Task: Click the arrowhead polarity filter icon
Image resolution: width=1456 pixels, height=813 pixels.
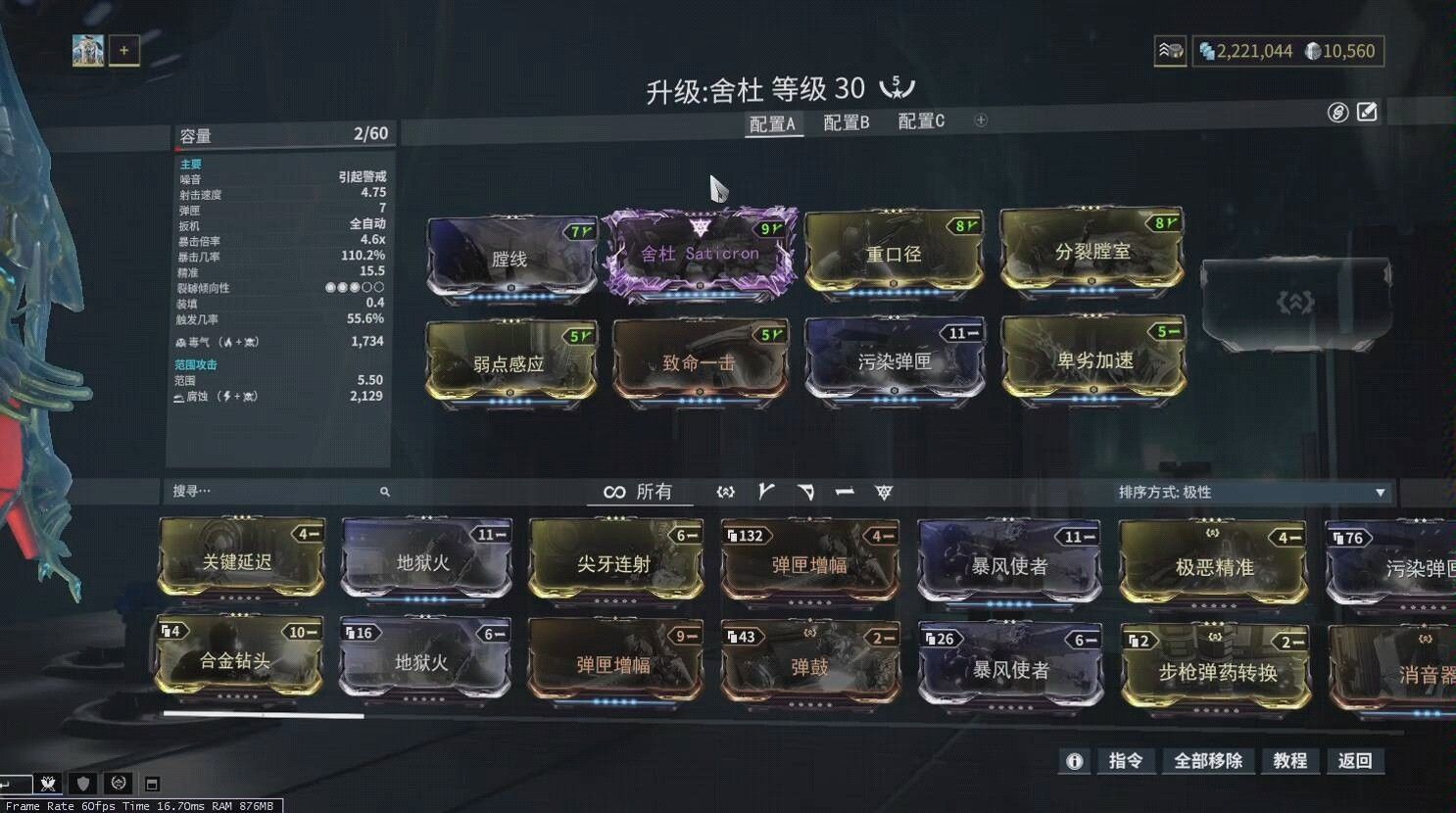Action: click(x=805, y=492)
